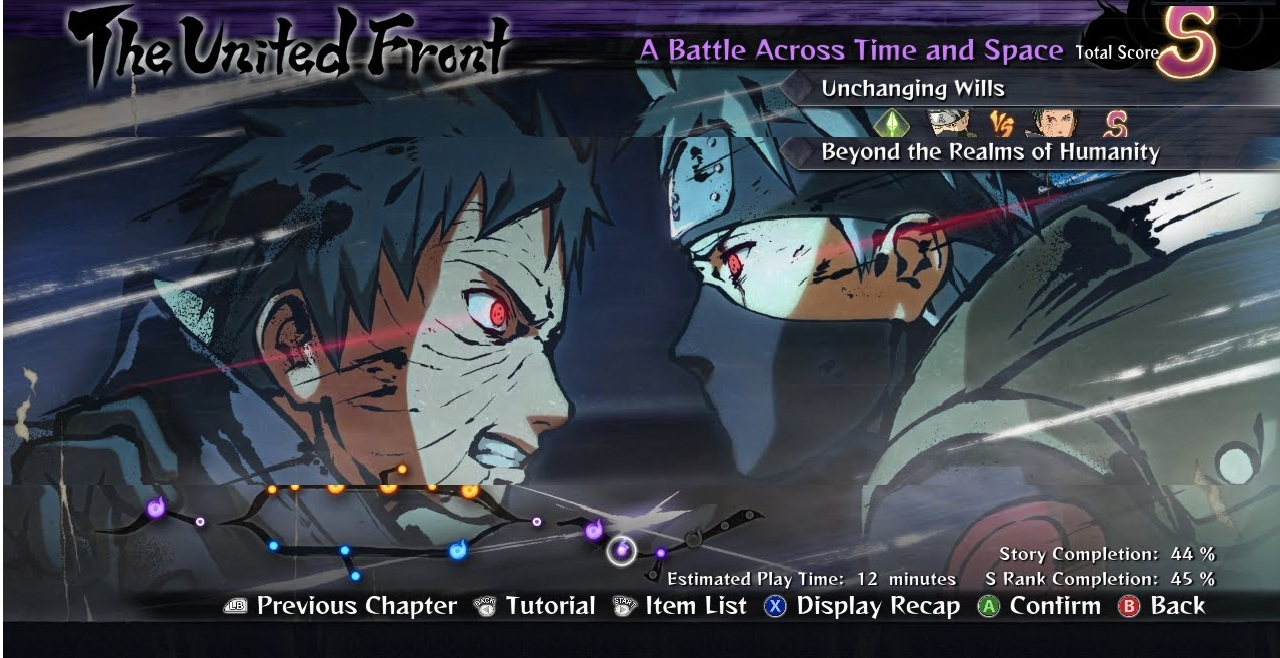This screenshot has height=658, width=1280.
Task: Select the Unchanging Wills episode entry
Action: click(x=912, y=89)
